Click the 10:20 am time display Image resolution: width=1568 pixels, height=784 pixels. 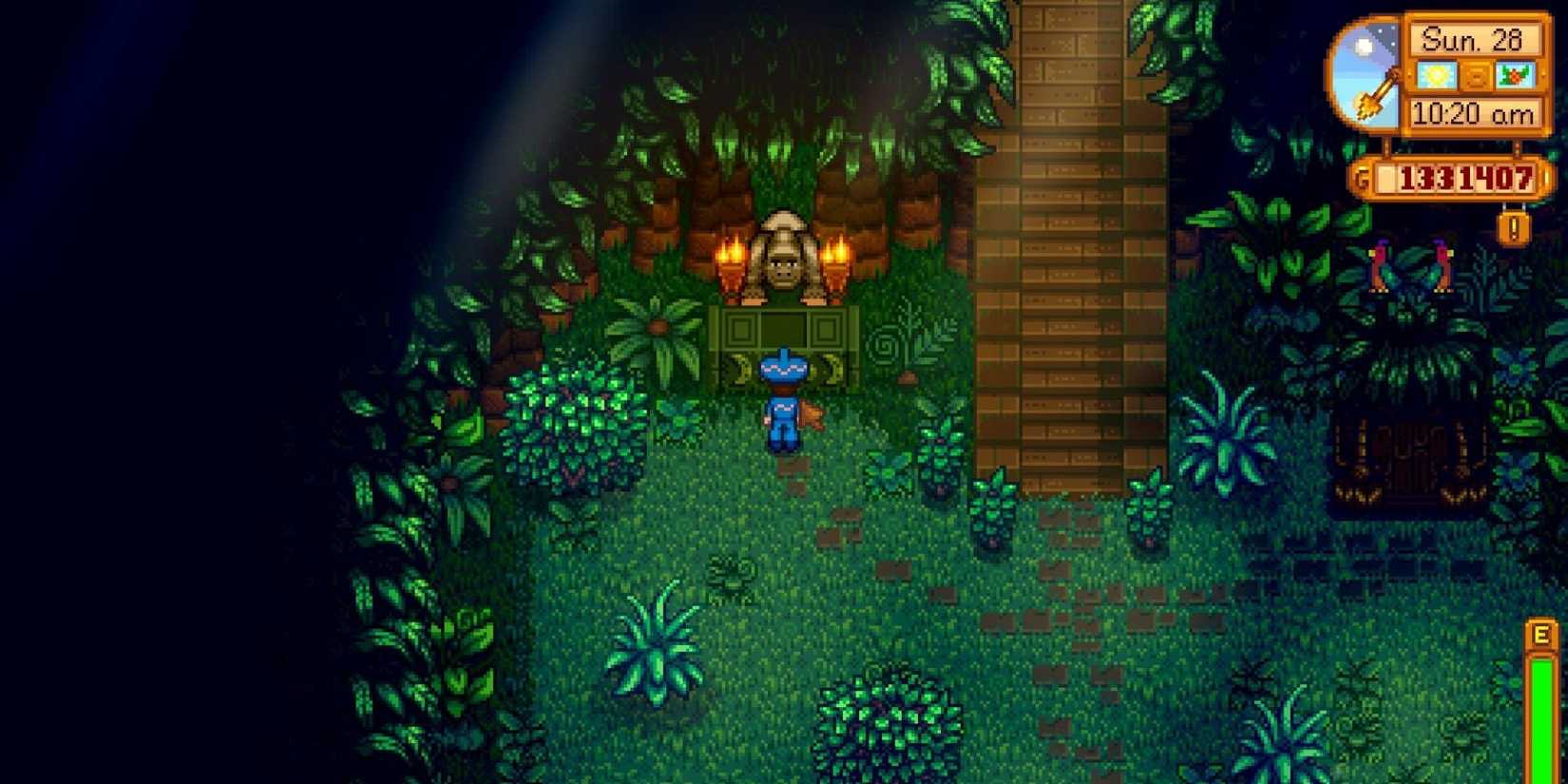coord(1474,111)
